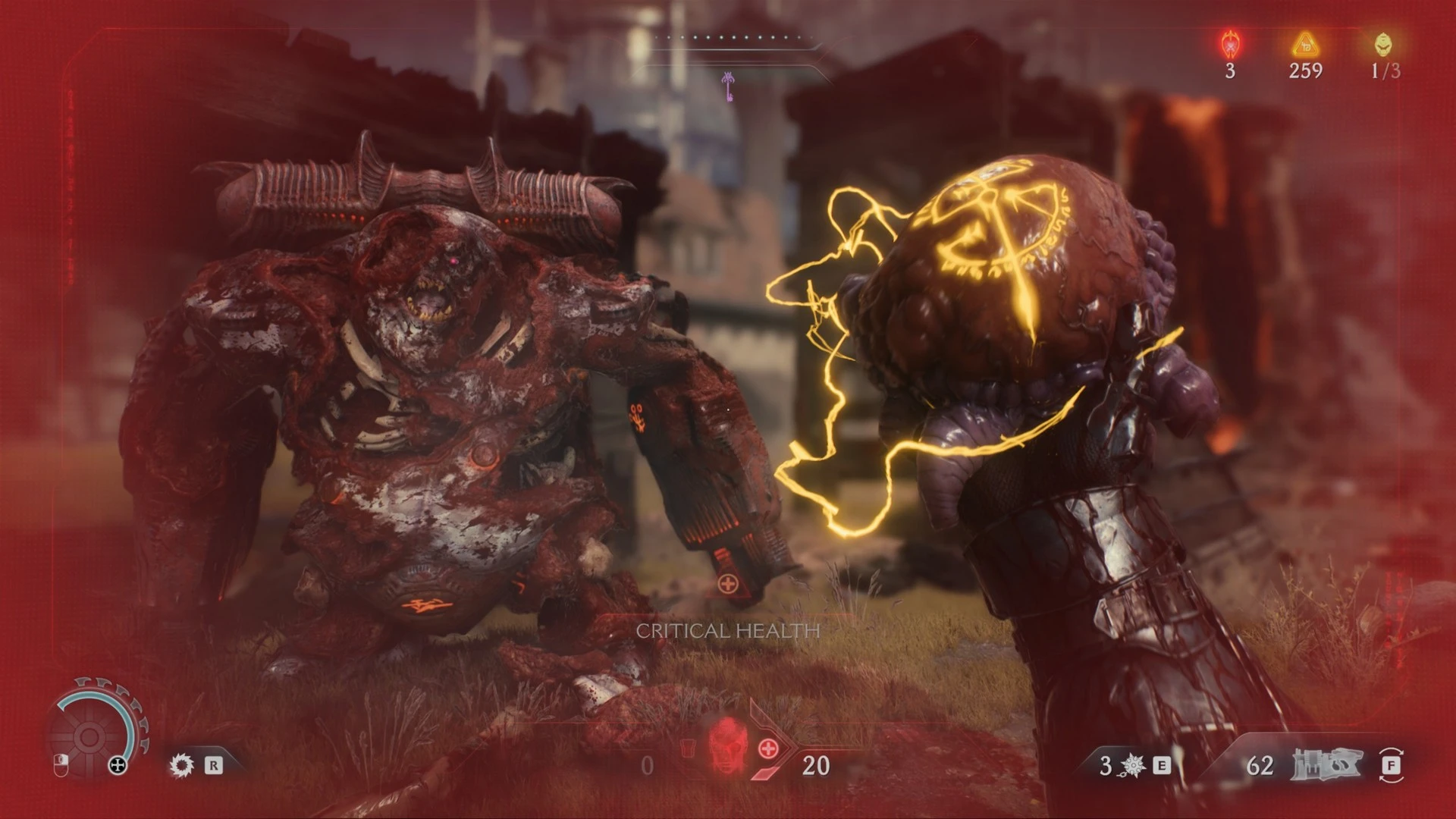Click the black cross shield charge icon

(118, 765)
